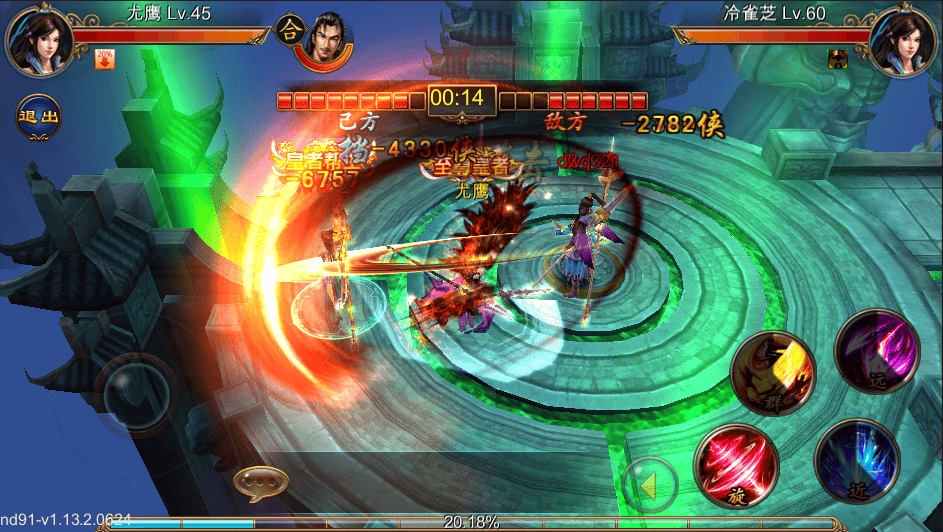Tap the virtual joystick circle
The width and height of the screenshot is (943, 532).
point(141,393)
